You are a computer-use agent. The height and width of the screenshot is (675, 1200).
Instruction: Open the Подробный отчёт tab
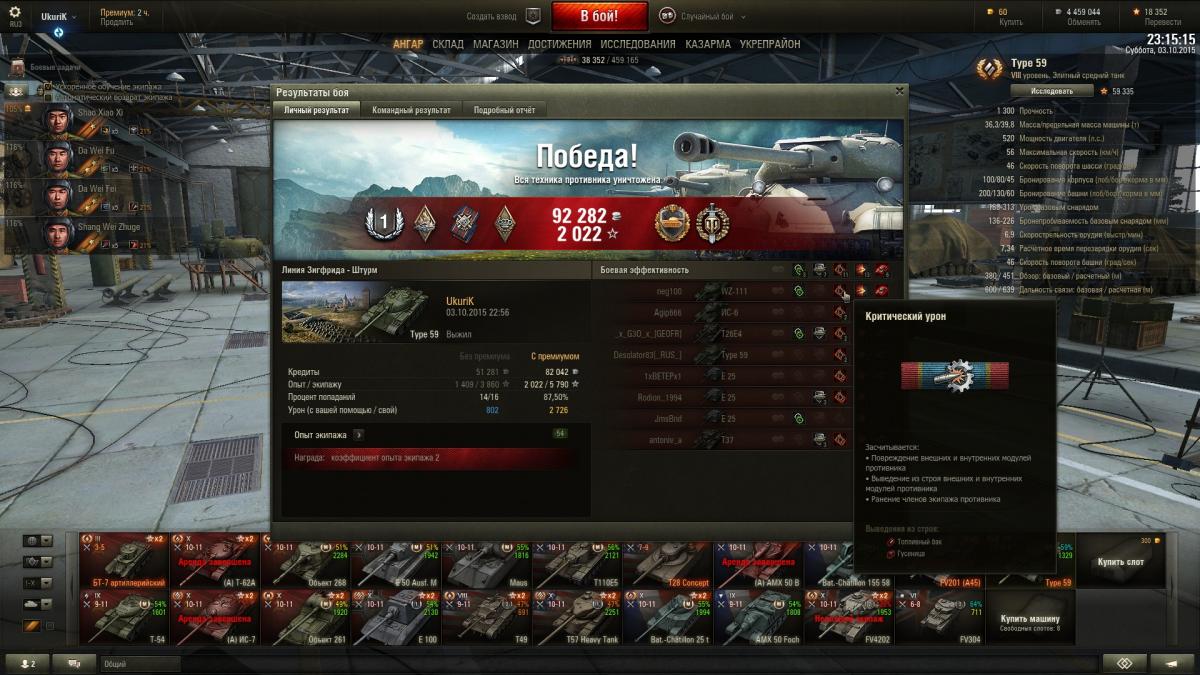pyautogui.click(x=504, y=110)
